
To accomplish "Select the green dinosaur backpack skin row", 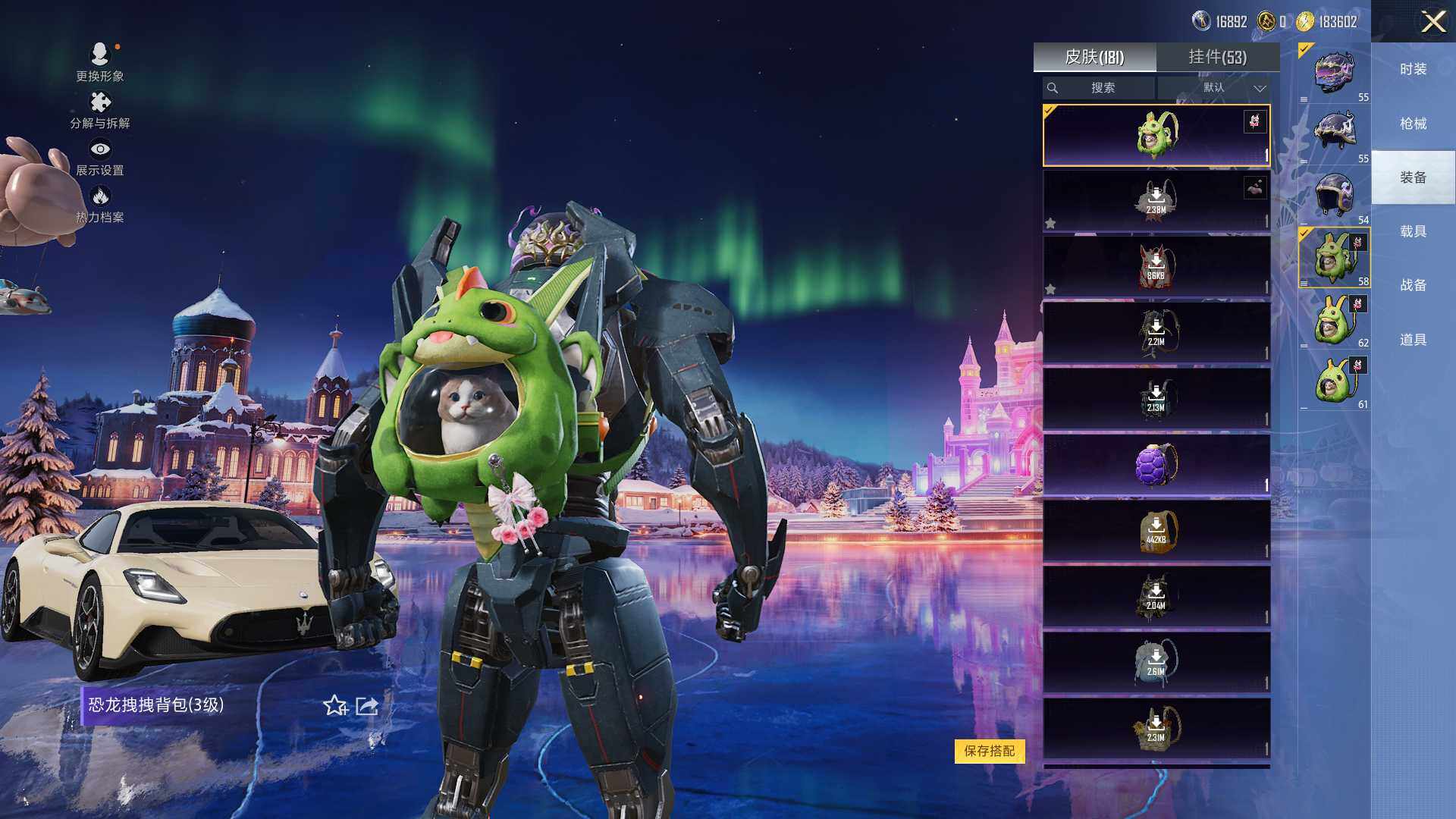I will coord(1156,136).
